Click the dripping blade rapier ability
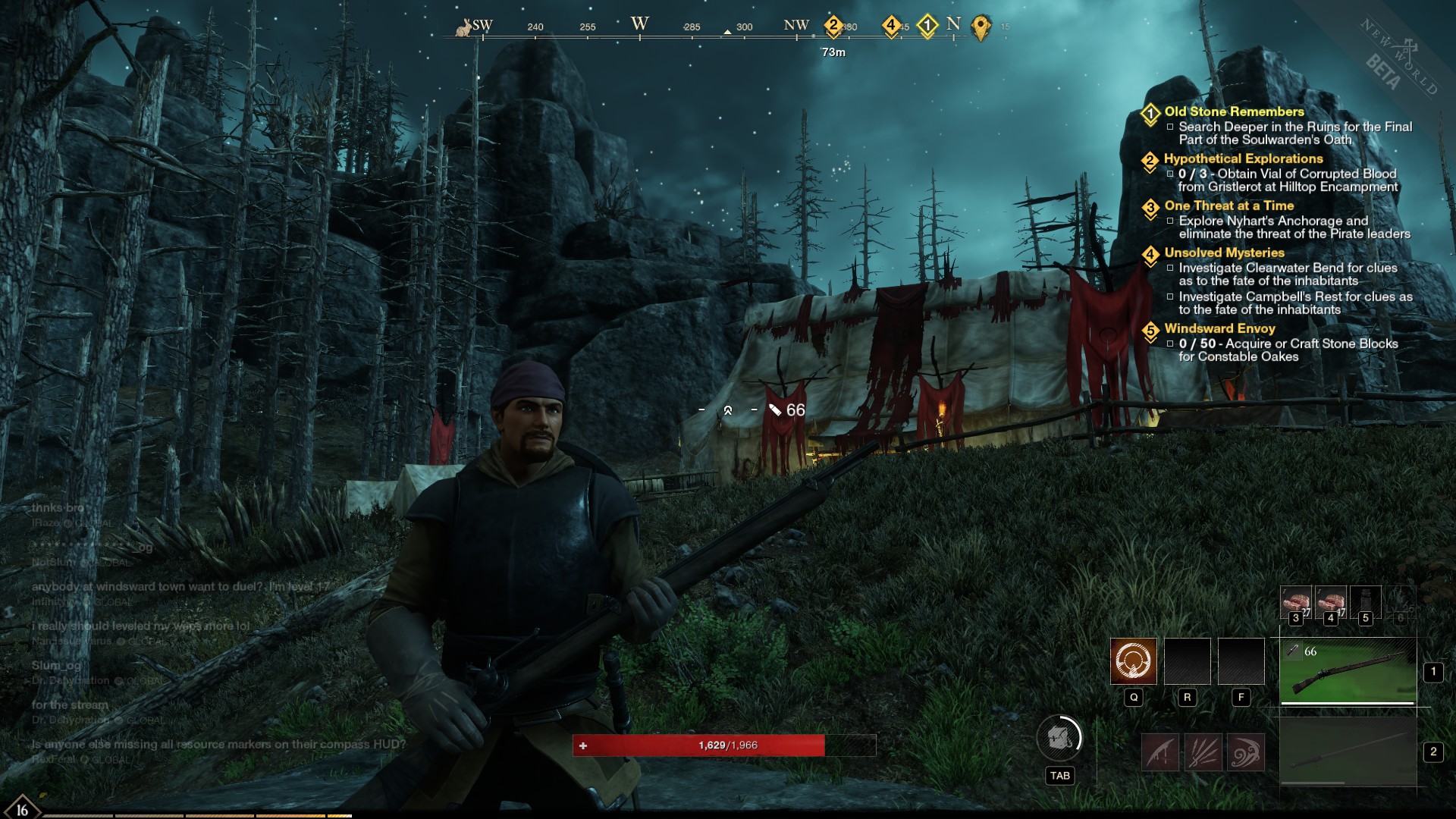The height and width of the screenshot is (819, 1456). click(1160, 752)
